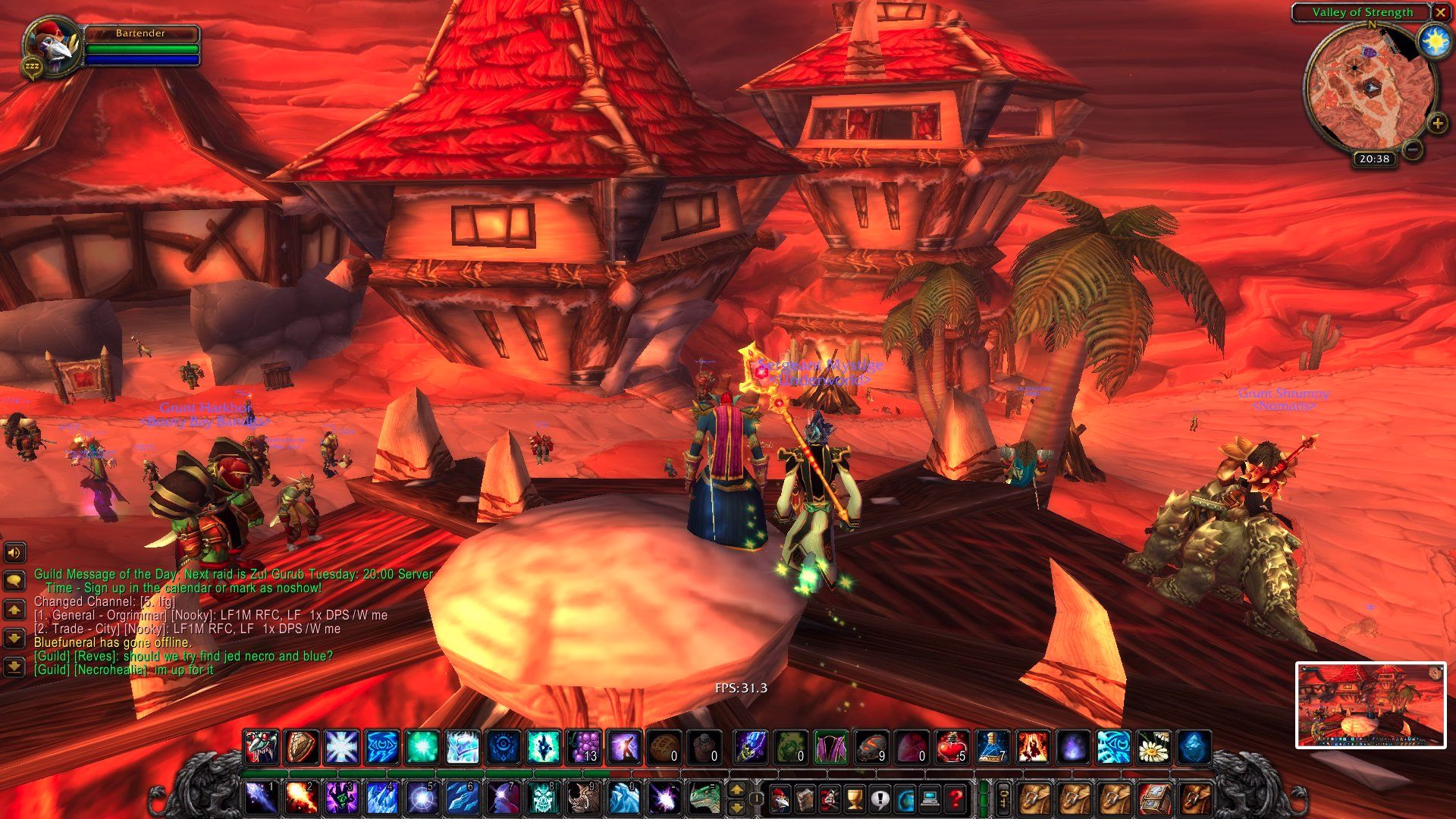Viewport: 1456px width, 819px height.
Task: Open the chat speech bubble button
Action: click(14, 581)
